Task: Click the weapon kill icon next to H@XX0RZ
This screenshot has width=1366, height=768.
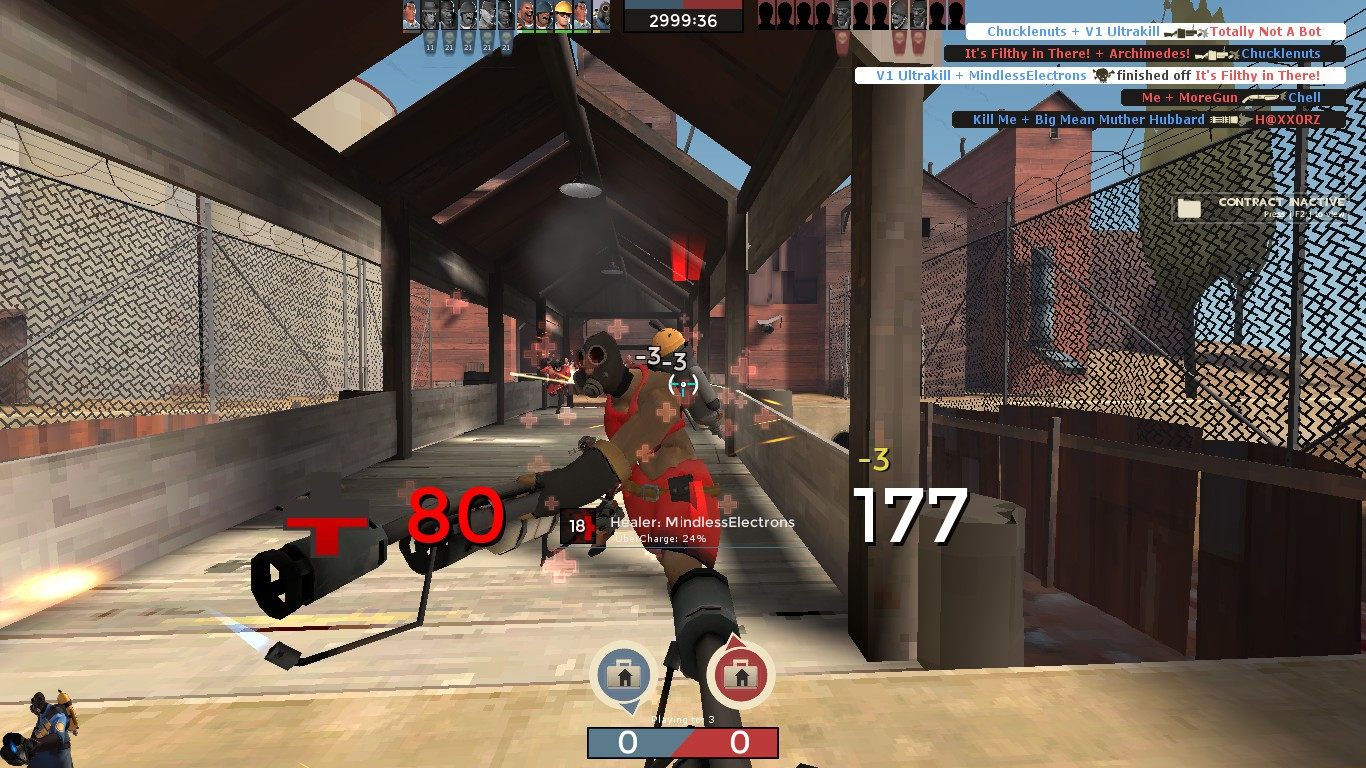Action: [x=1228, y=120]
